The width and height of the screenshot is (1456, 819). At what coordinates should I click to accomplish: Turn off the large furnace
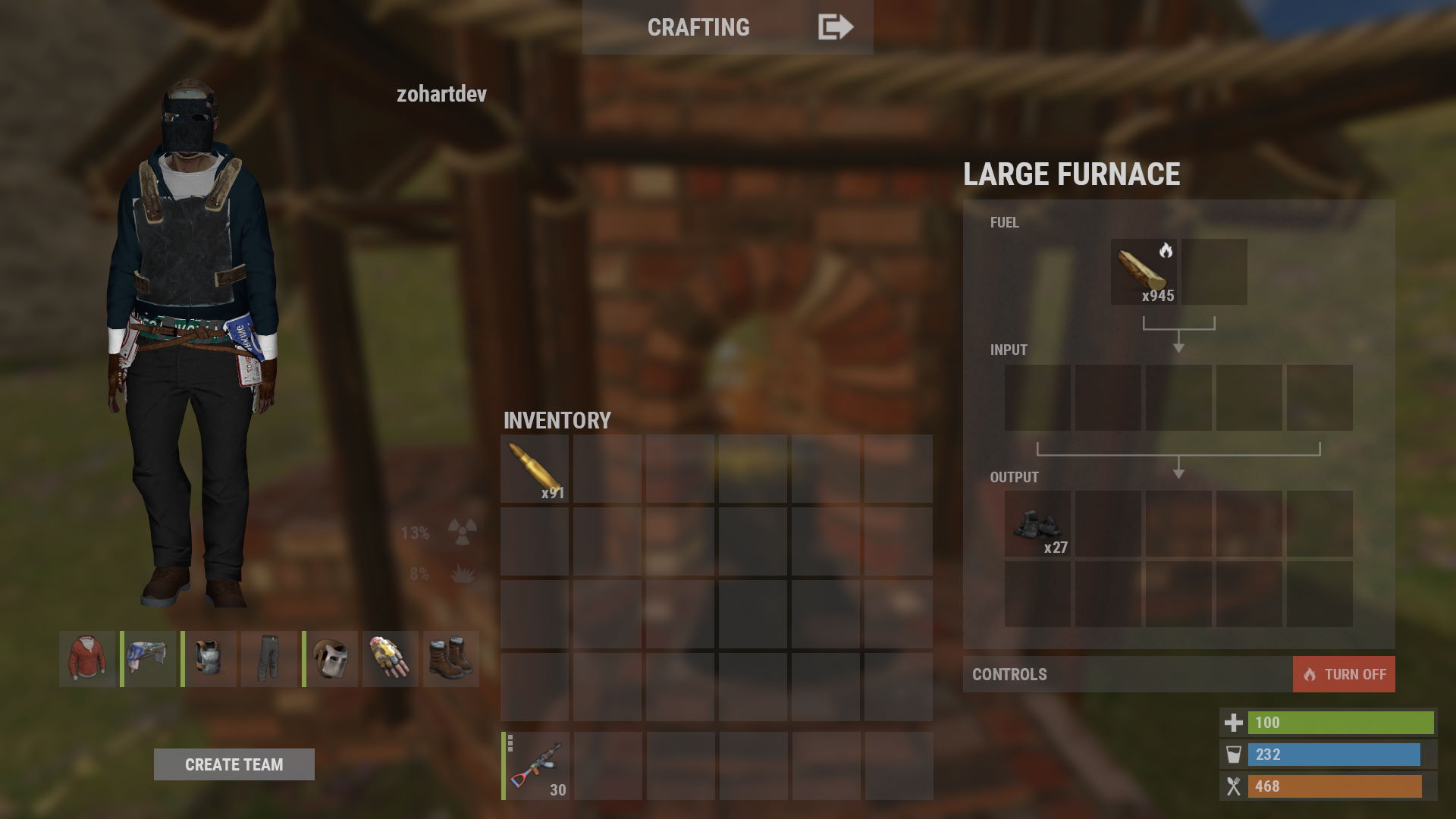click(1343, 674)
